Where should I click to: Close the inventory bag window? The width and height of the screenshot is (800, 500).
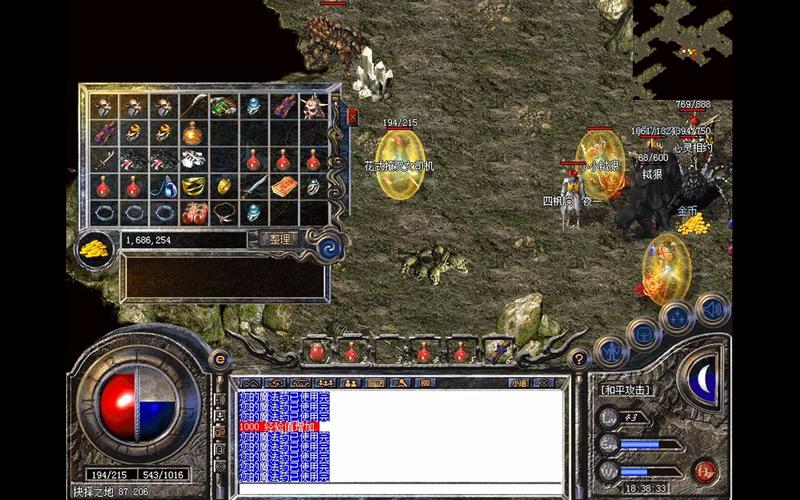point(352,117)
